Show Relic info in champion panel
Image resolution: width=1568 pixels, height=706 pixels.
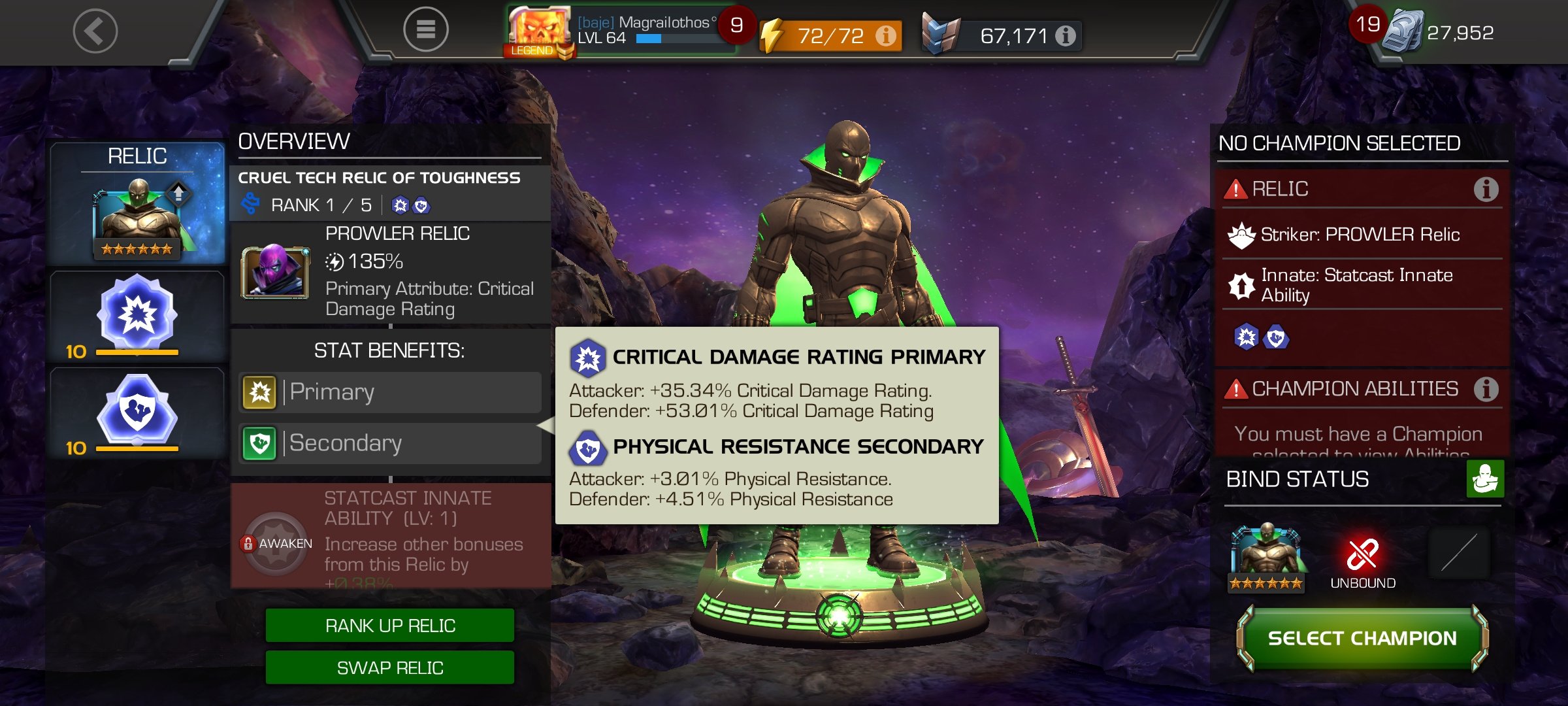coord(1486,190)
